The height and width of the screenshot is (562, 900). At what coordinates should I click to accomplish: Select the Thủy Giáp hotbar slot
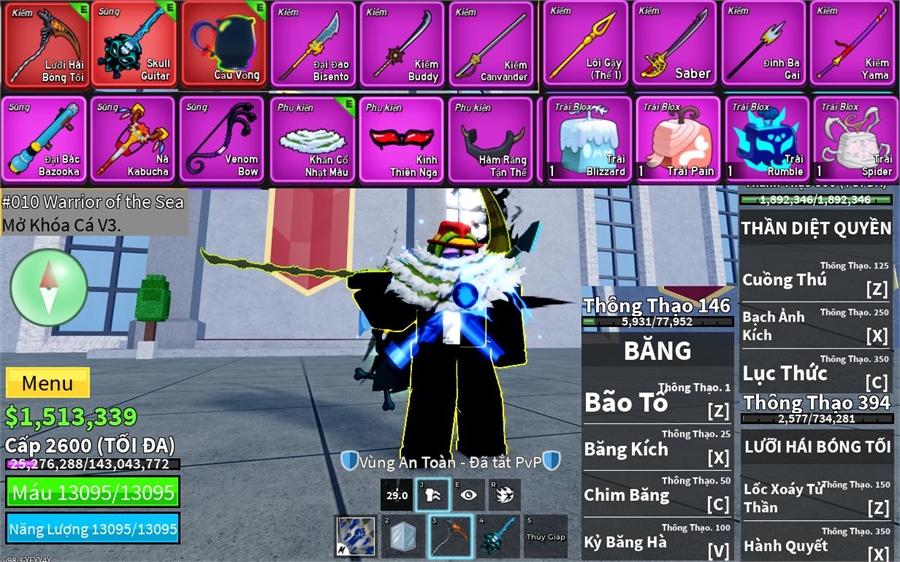coord(544,536)
